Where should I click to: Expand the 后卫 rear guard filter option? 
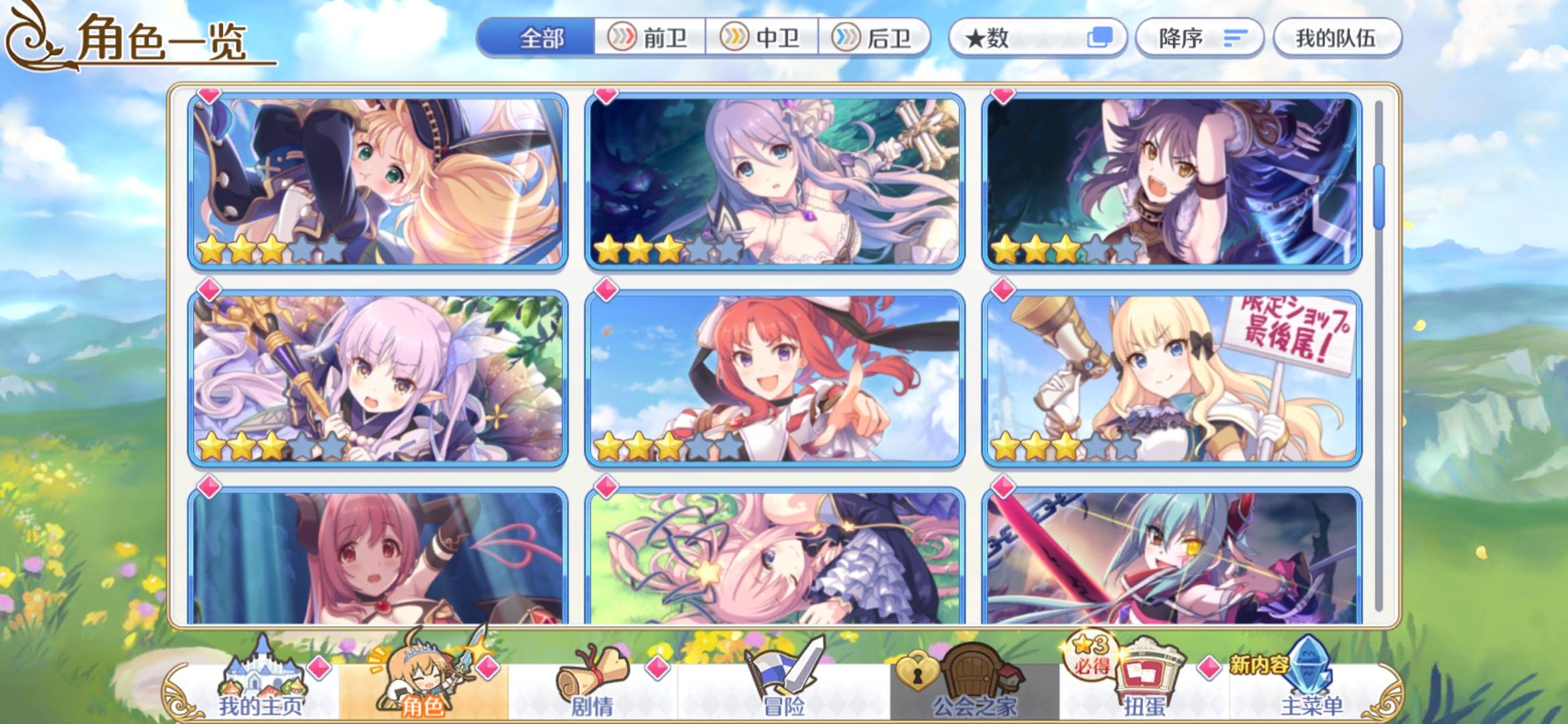click(873, 38)
